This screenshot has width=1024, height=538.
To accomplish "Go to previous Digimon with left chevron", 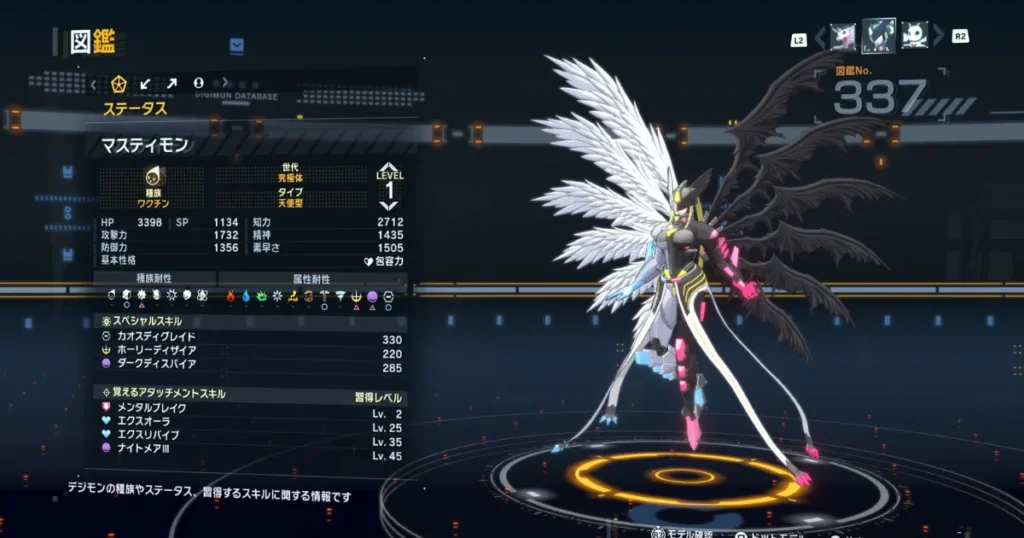I will pyautogui.click(x=820, y=38).
